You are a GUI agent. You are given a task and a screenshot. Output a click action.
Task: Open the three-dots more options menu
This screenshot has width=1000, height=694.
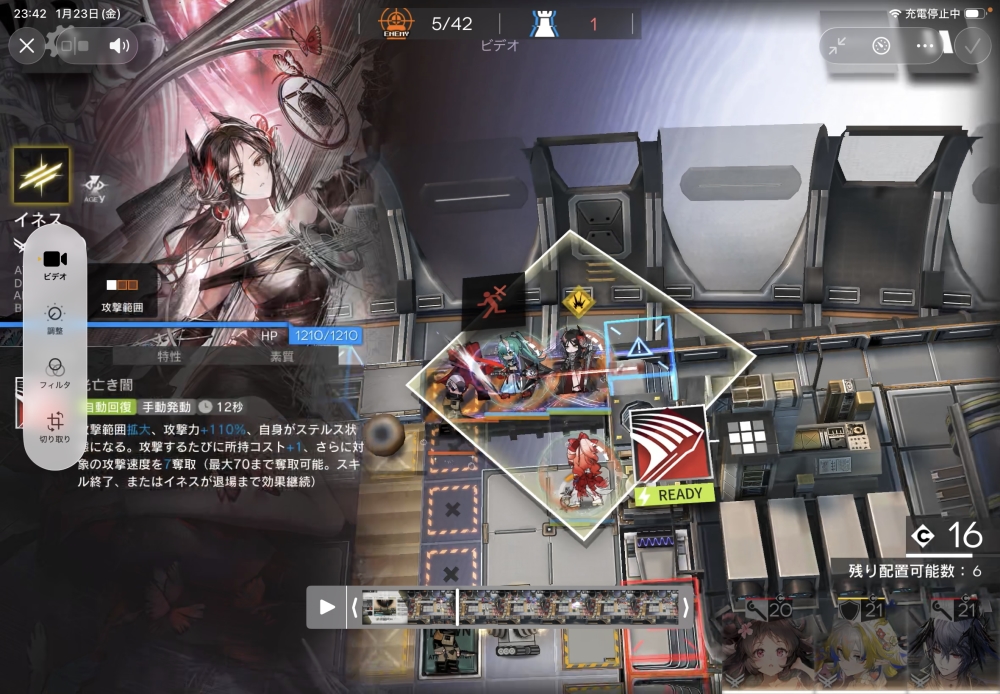[x=925, y=46]
